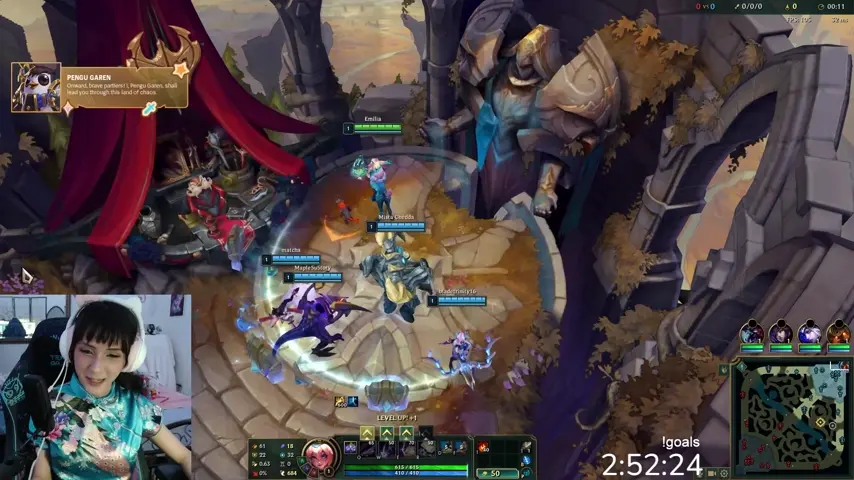Viewport: 854px width, 480px height.
Task: Activate the Q ability icon
Action: pos(367,449)
